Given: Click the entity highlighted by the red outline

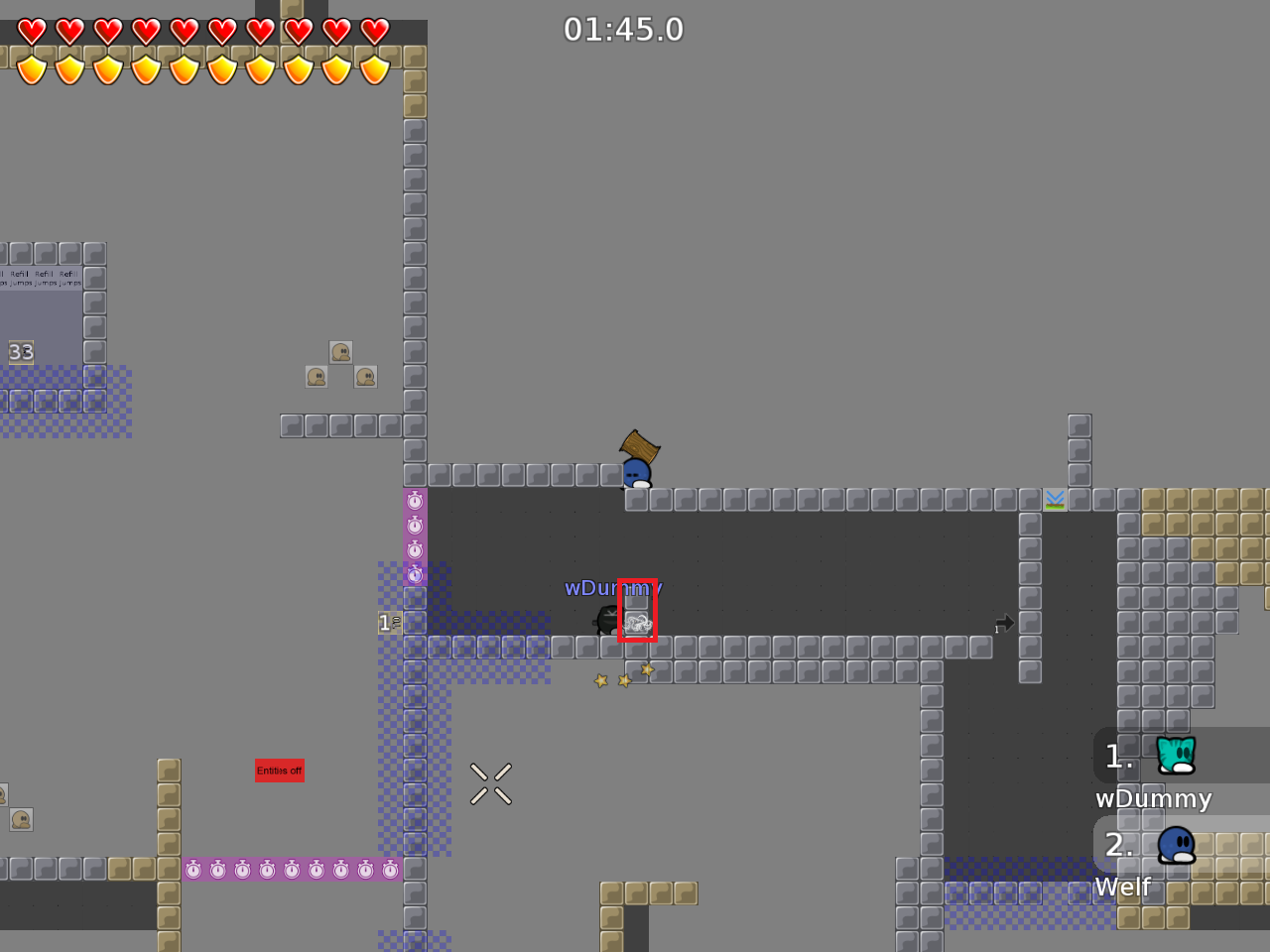Looking at the screenshot, I should tap(637, 612).
